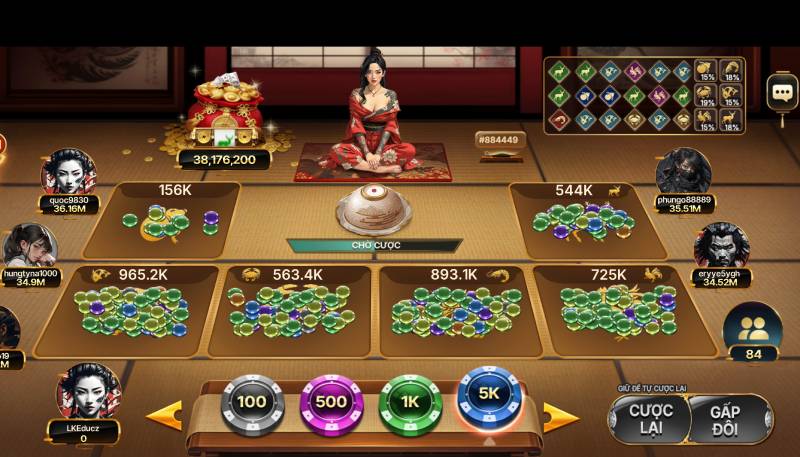Viewport: 800px width, 457px height.
Task: Select the 100 betting chip
Action: coord(252,403)
